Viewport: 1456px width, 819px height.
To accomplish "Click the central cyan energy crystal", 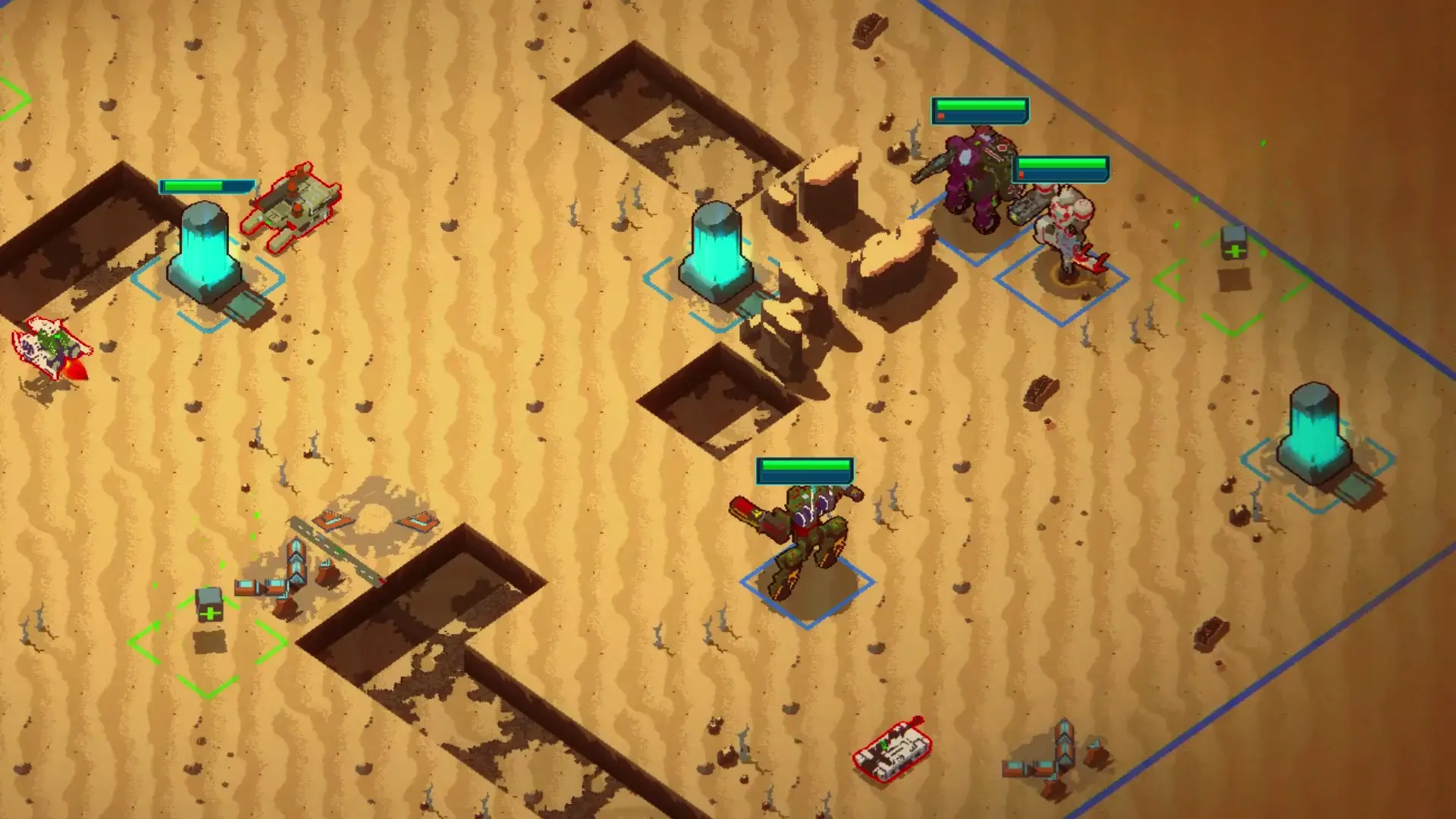I will [716, 250].
